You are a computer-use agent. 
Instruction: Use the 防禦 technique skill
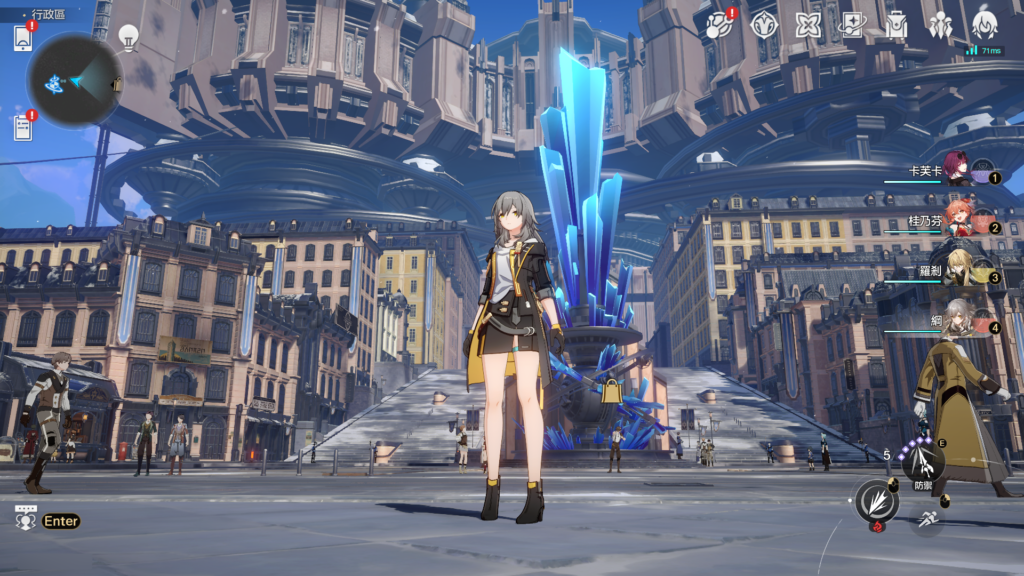pos(923,462)
